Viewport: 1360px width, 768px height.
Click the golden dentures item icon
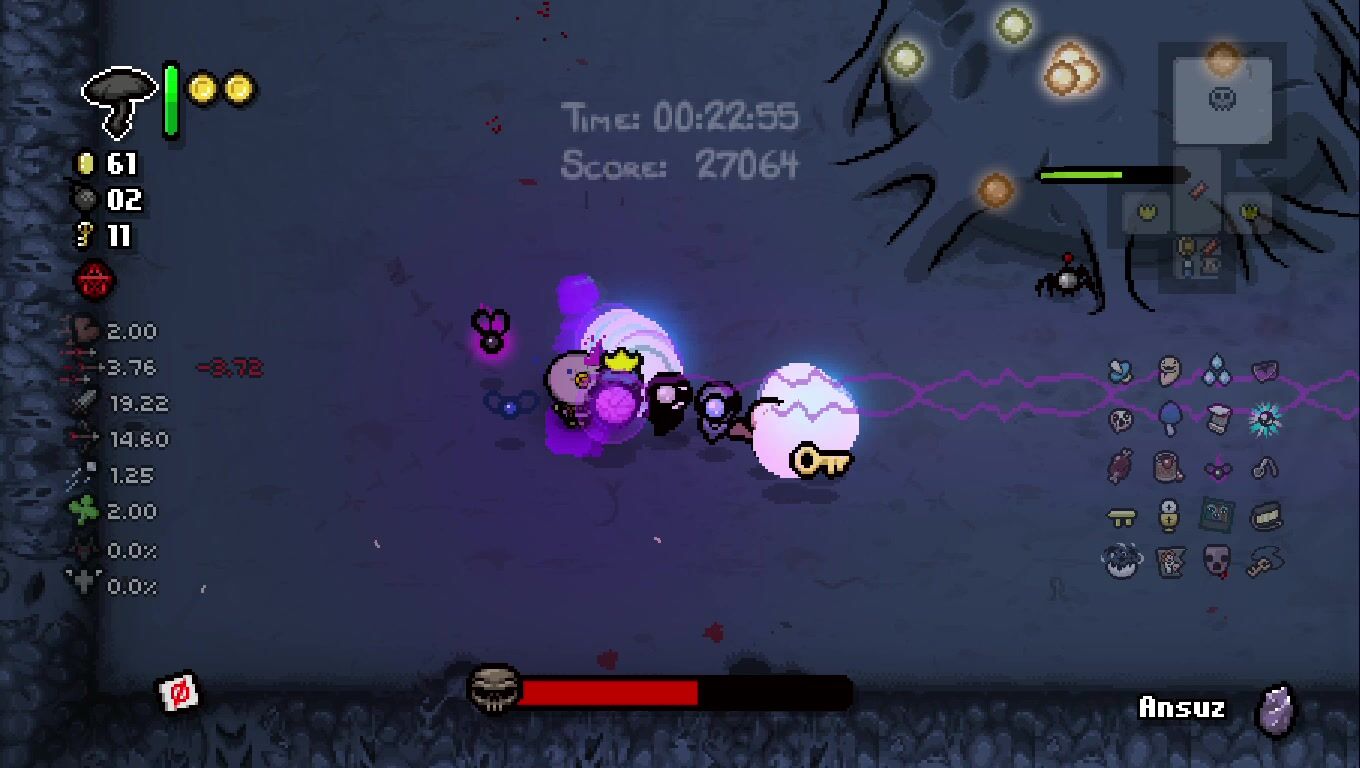tap(1266, 514)
